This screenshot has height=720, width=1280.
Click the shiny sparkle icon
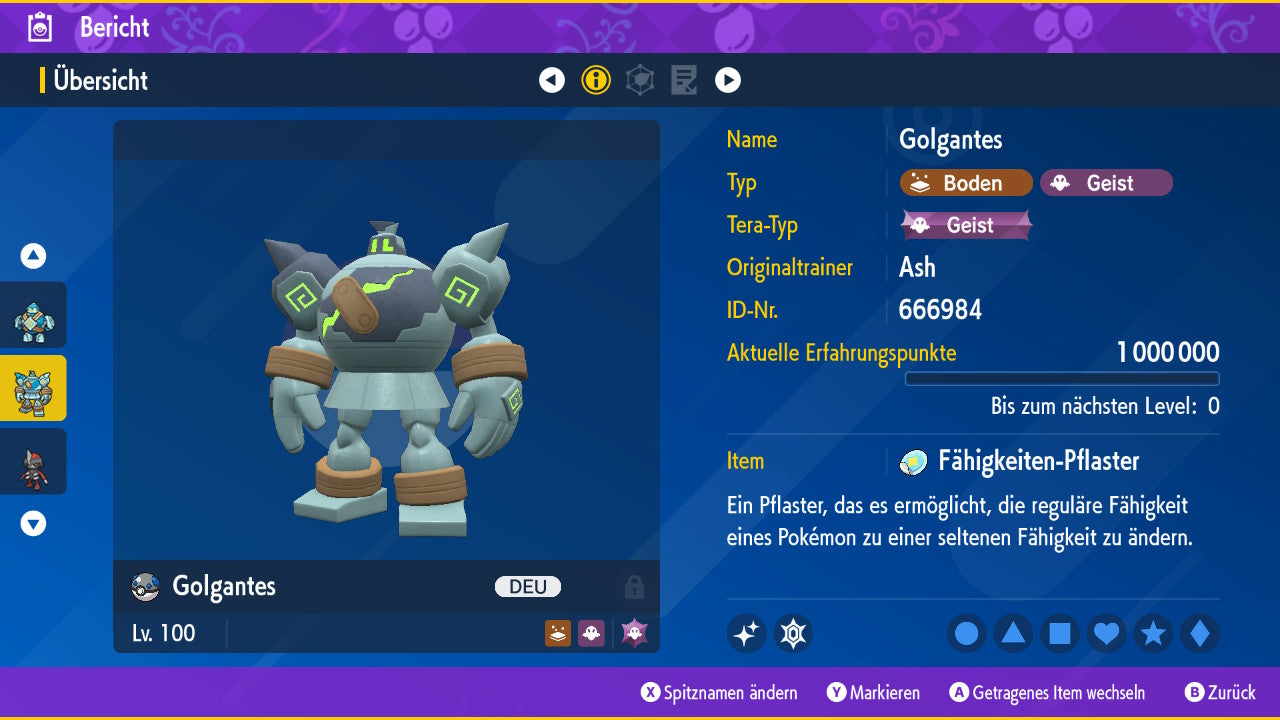click(746, 633)
